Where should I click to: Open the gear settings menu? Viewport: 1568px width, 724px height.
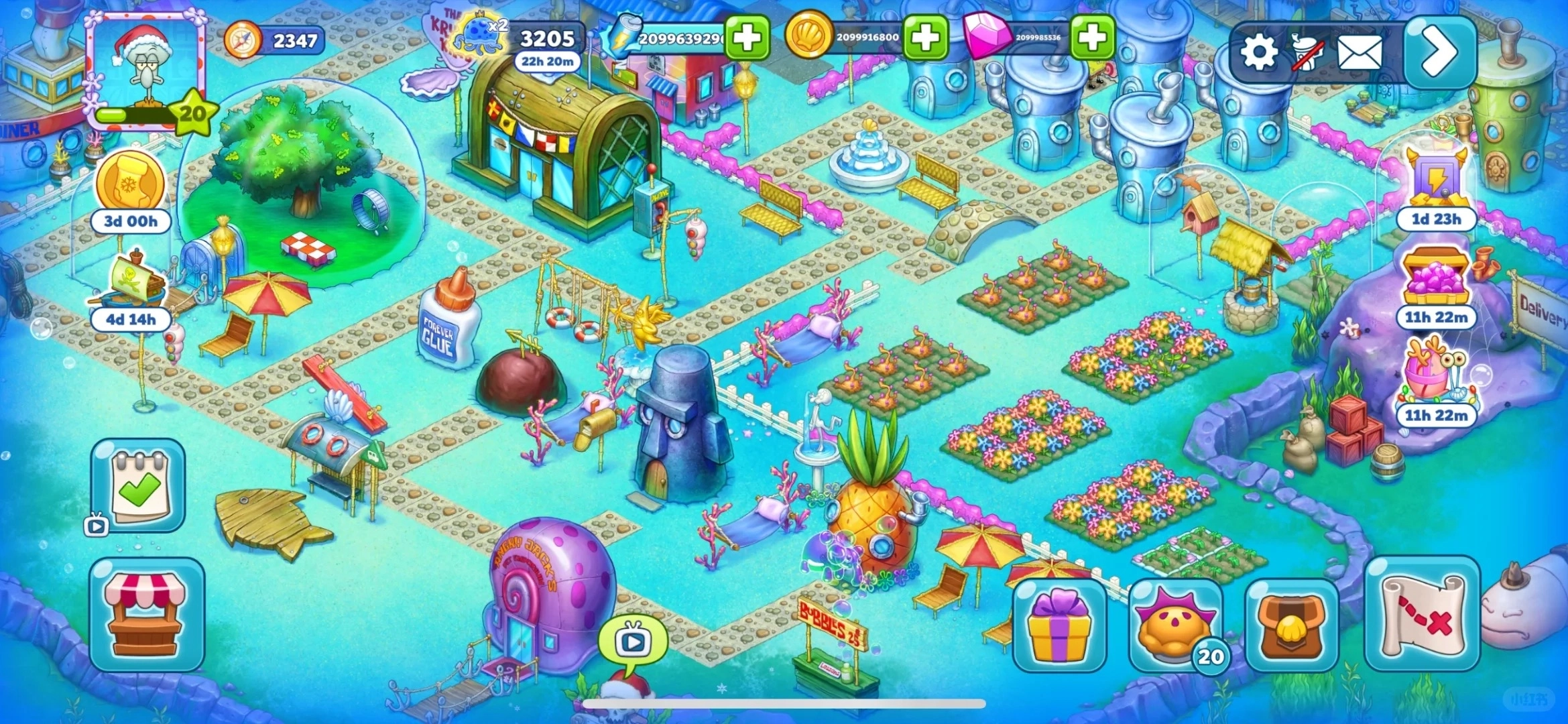(1258, 52)
